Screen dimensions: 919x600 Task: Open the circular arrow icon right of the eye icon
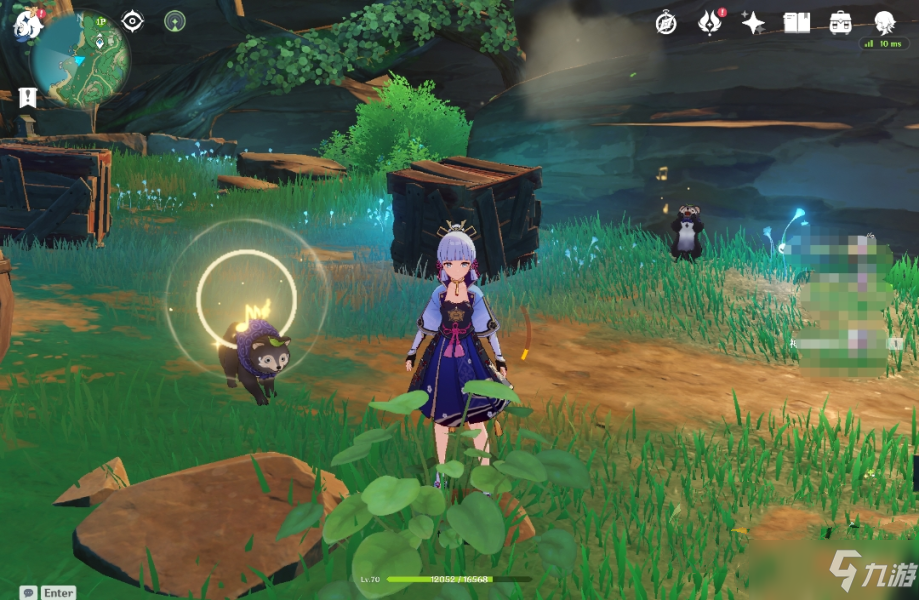[x=175, y=21]
